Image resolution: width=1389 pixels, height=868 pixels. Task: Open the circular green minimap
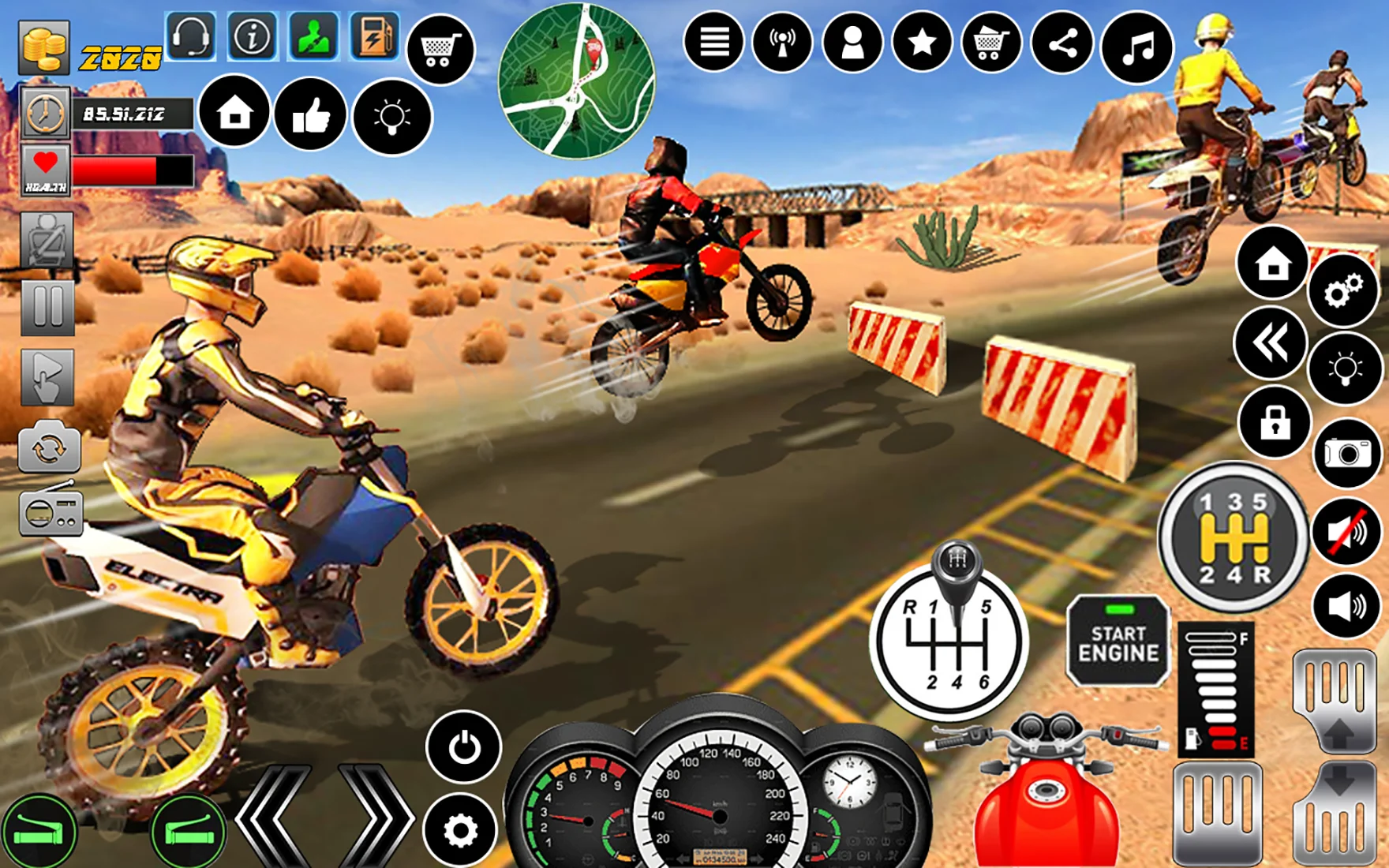(x=576, y=81)
